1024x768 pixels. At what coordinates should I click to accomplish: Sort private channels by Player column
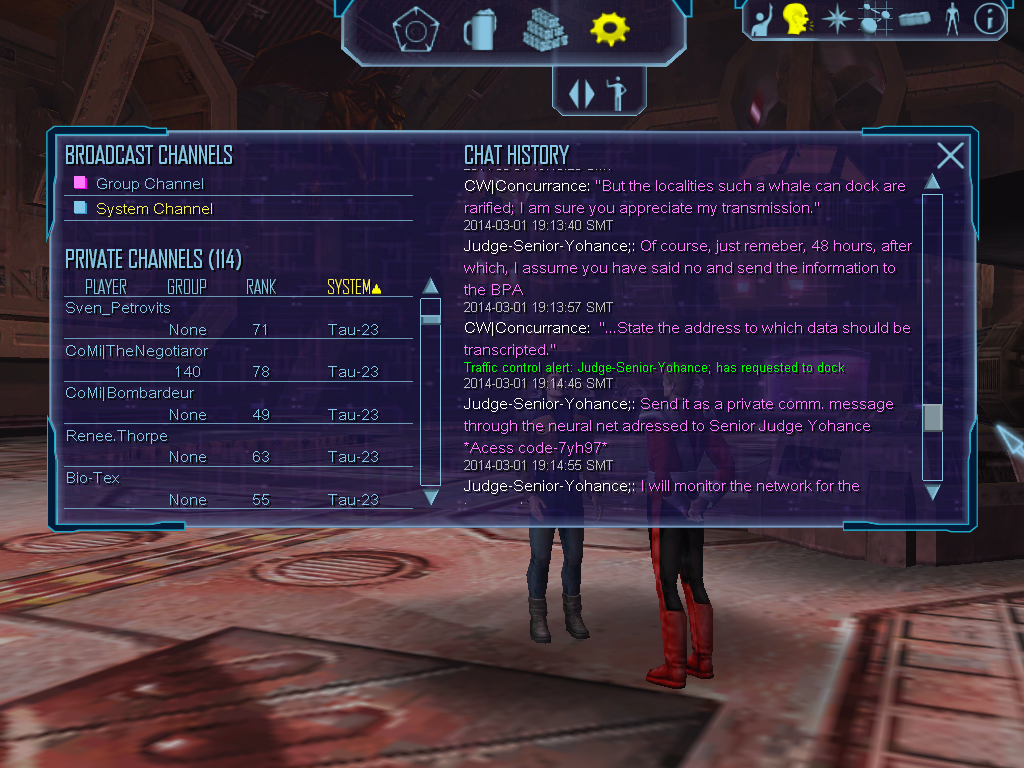pos(106,287)
